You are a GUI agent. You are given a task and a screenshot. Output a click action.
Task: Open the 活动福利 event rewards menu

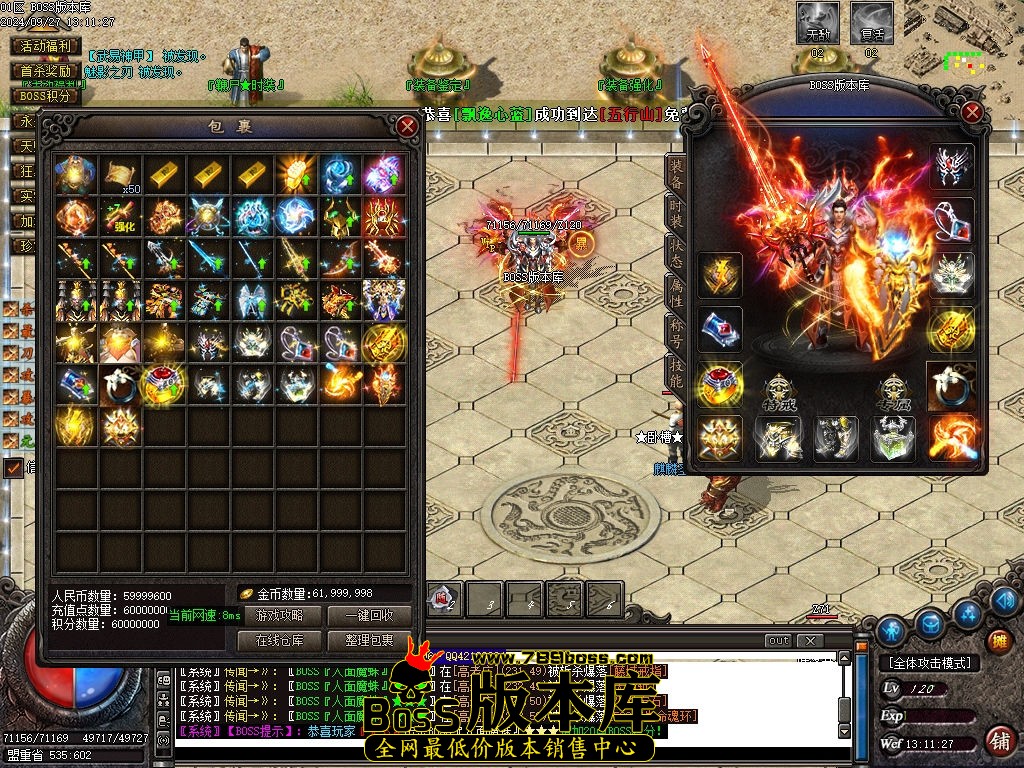tap(45, 46)
